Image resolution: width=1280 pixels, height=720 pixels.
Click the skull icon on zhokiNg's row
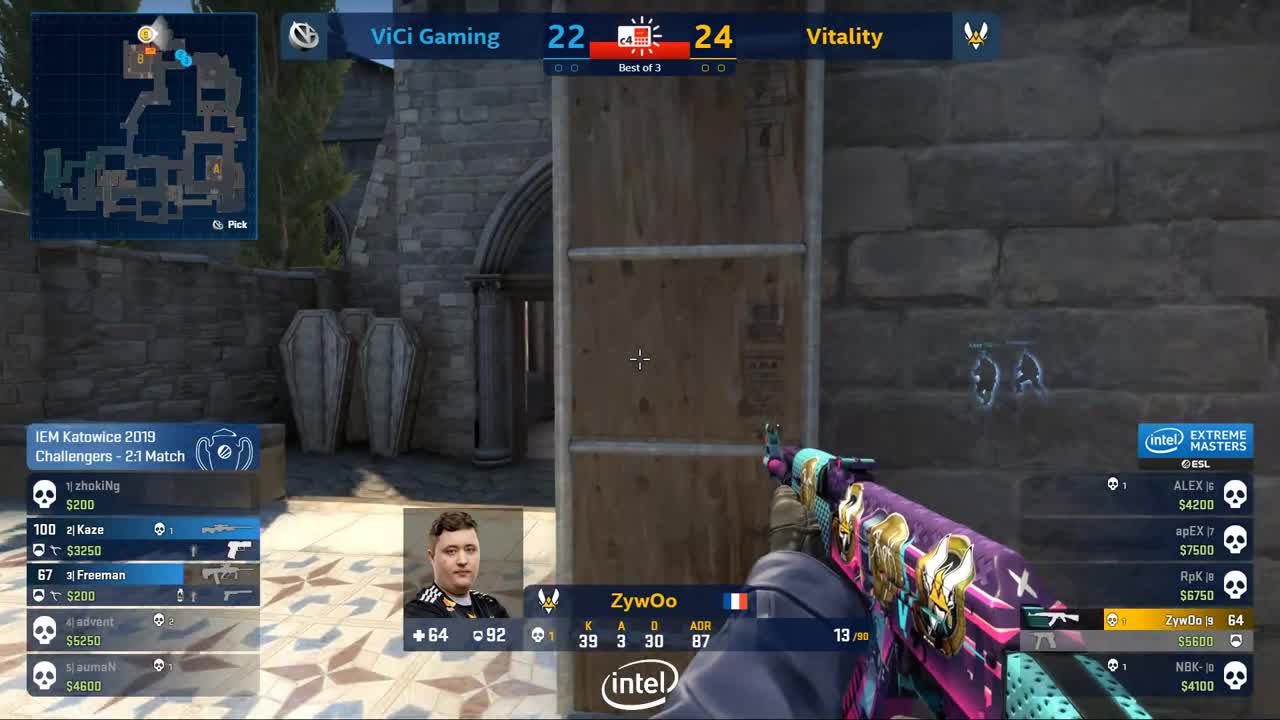[43, 494]
